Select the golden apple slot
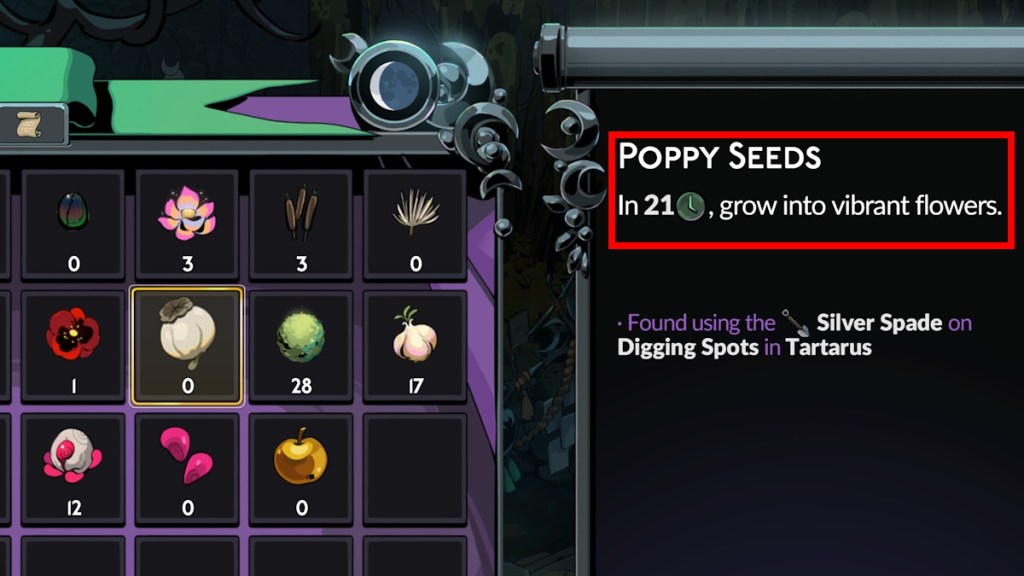1024x576 pixels. [x=301, y=467]
